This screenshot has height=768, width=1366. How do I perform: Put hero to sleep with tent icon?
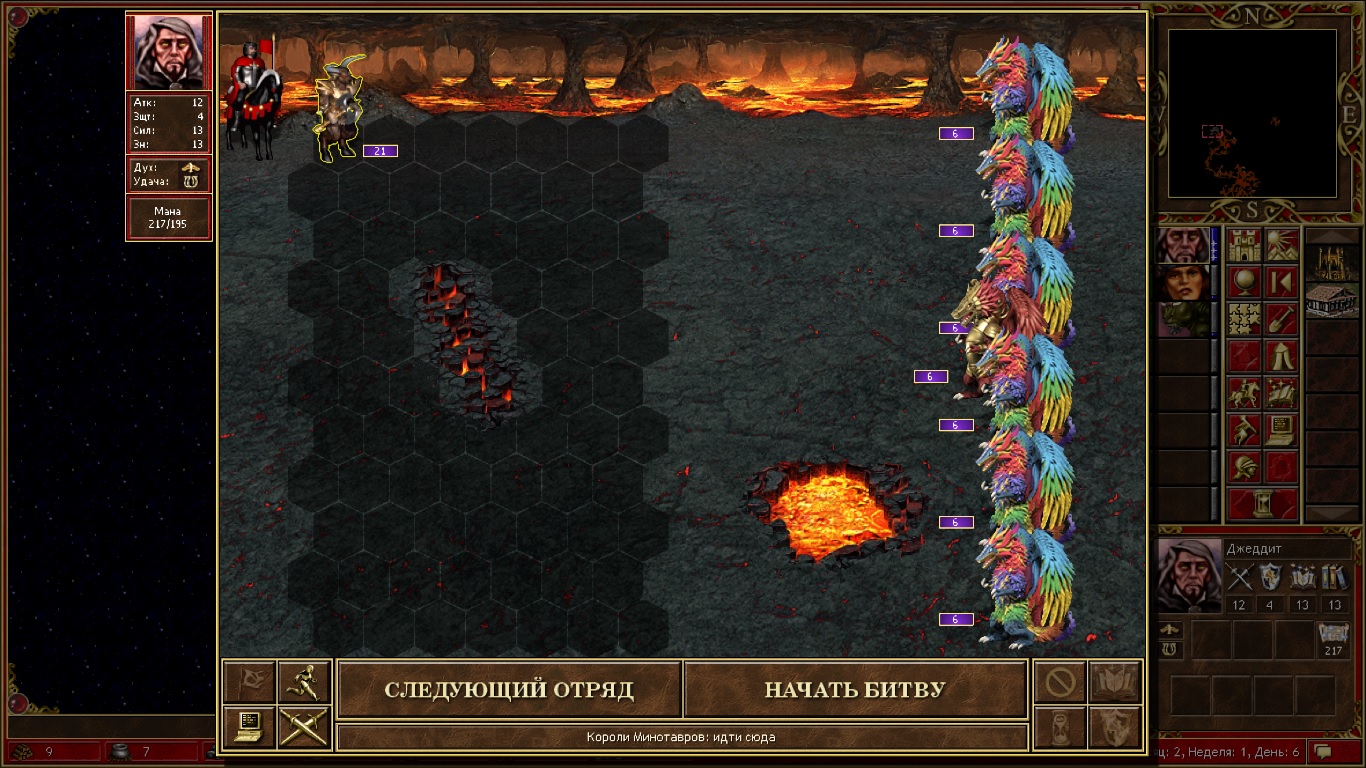1281,356
